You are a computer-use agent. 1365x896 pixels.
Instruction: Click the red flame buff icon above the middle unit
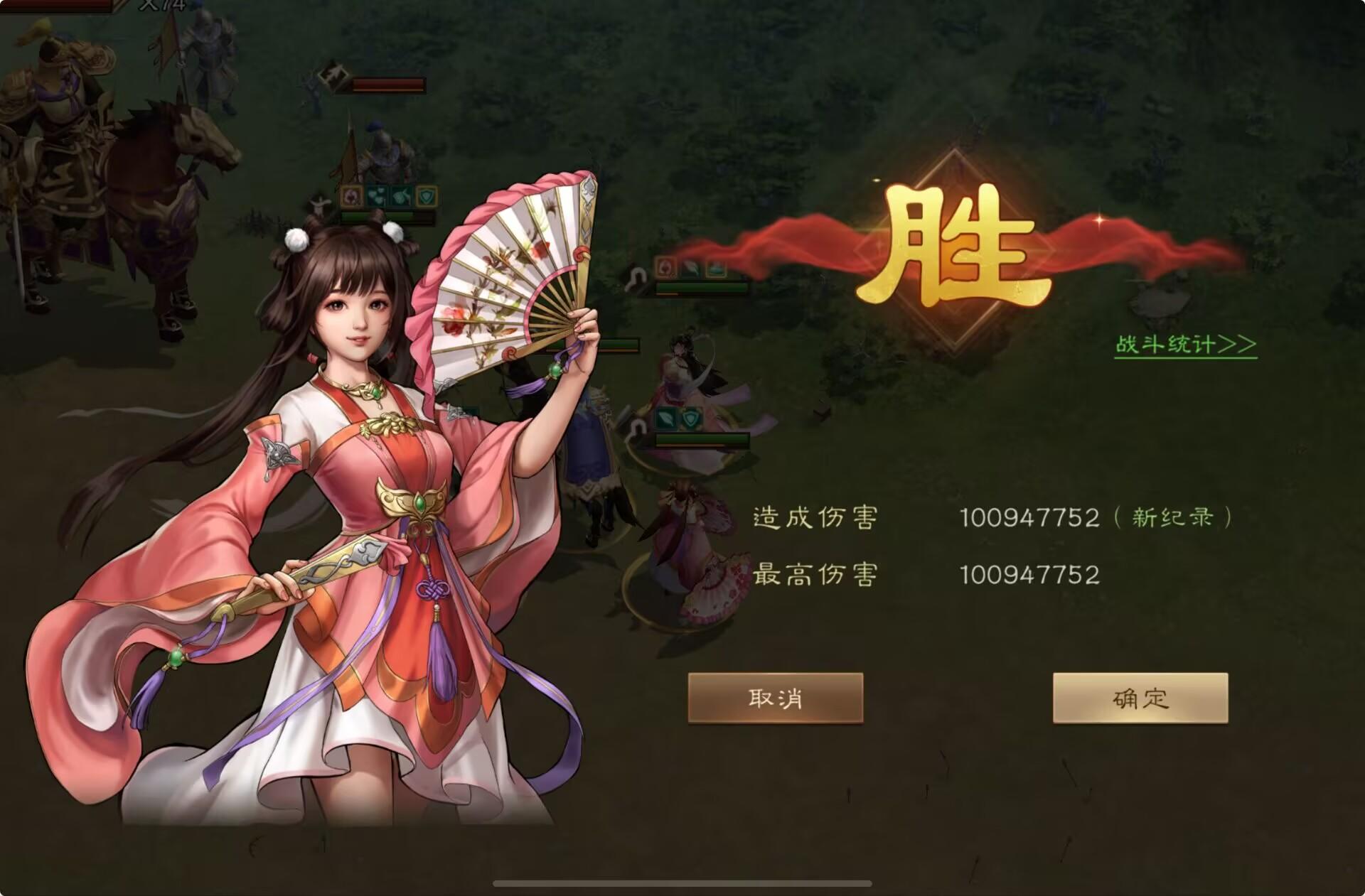click(x=666, y=266)
